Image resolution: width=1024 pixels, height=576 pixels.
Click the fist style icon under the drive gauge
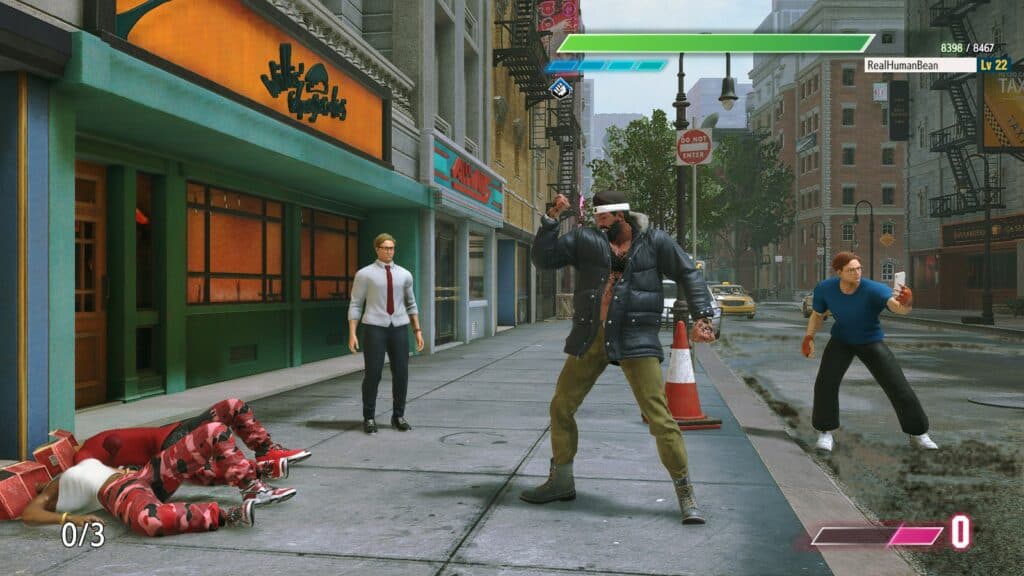(561, 88)
